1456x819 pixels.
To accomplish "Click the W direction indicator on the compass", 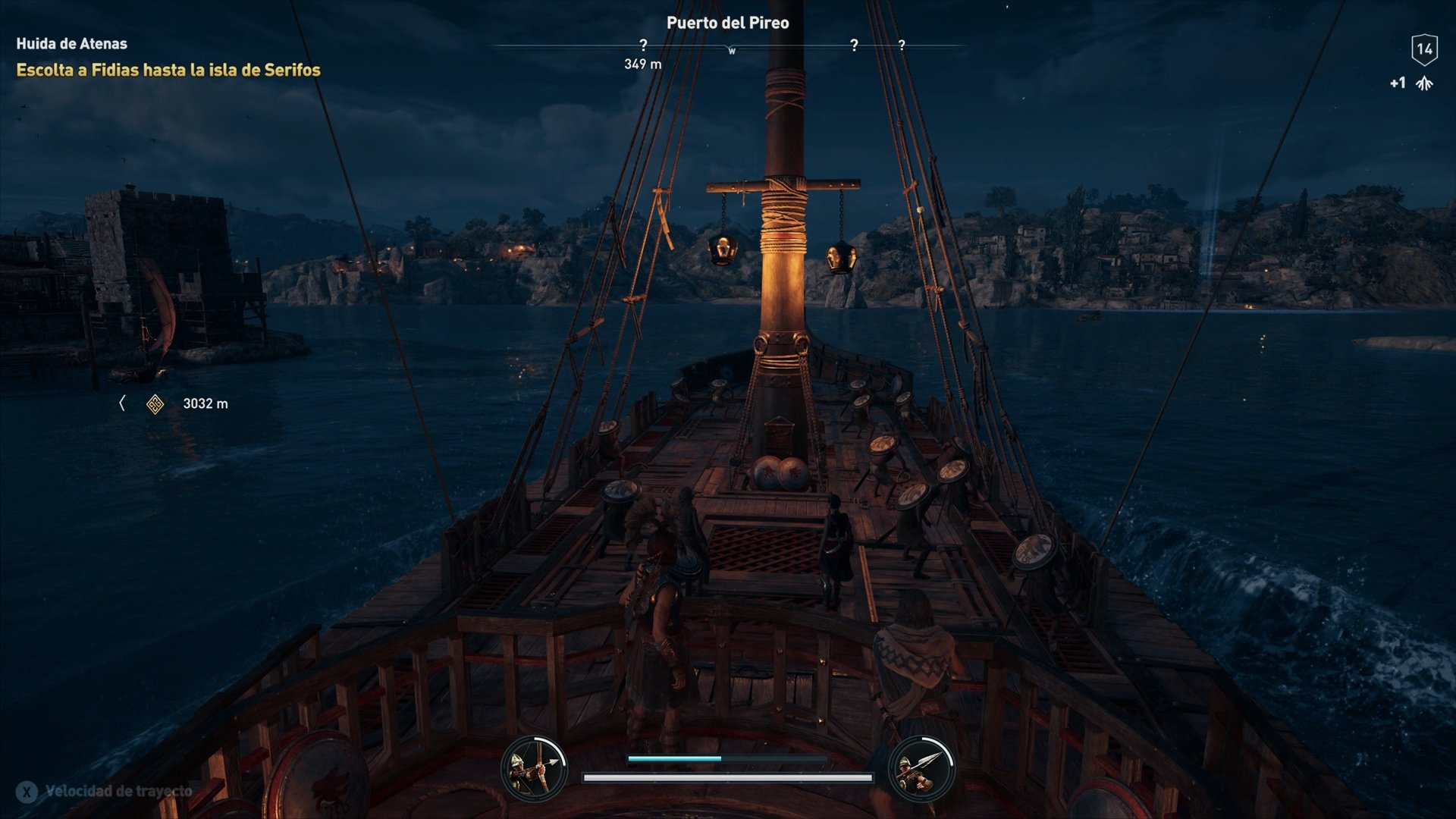I will click(730, 49).
